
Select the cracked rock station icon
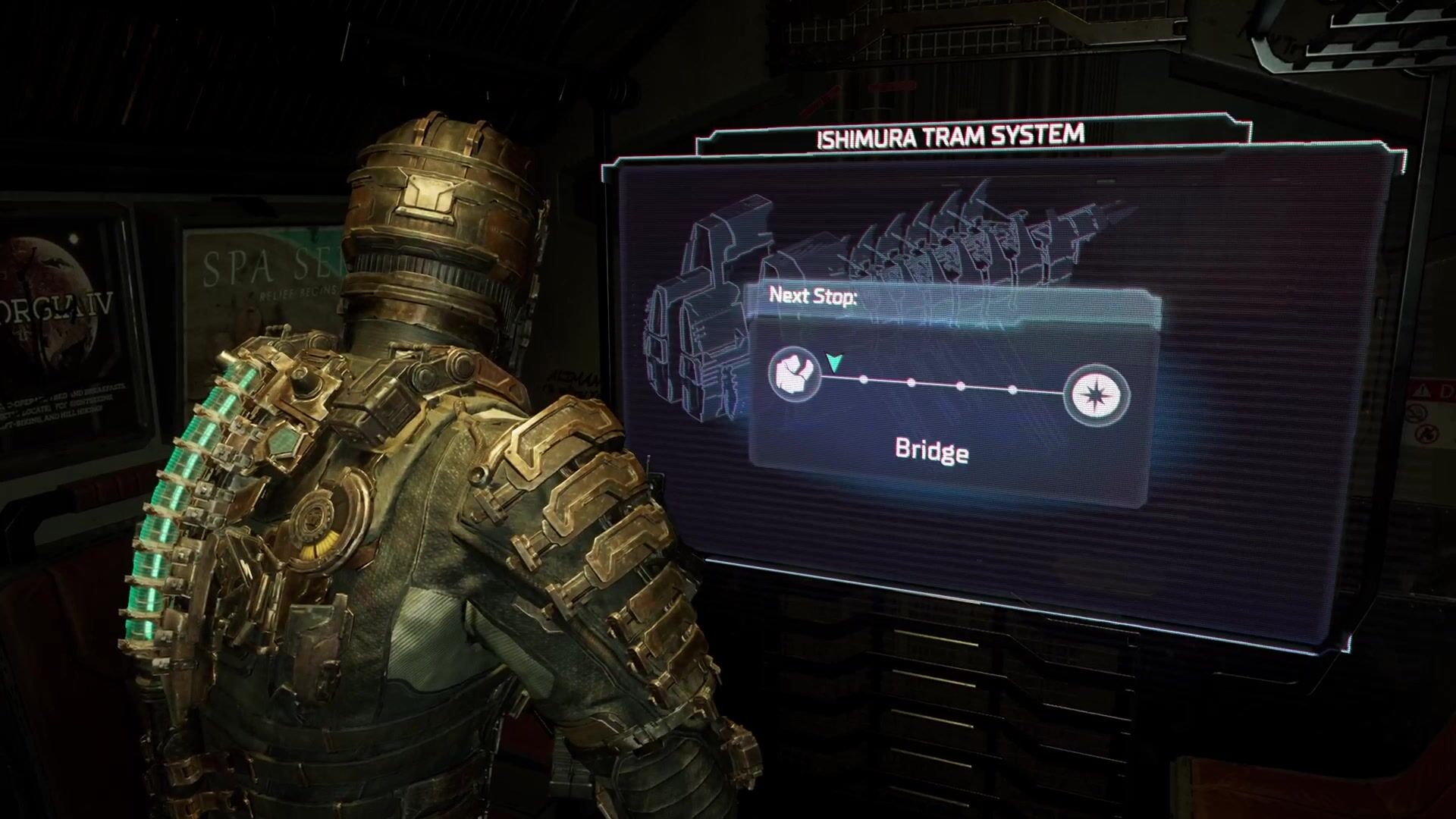[795, 374]
